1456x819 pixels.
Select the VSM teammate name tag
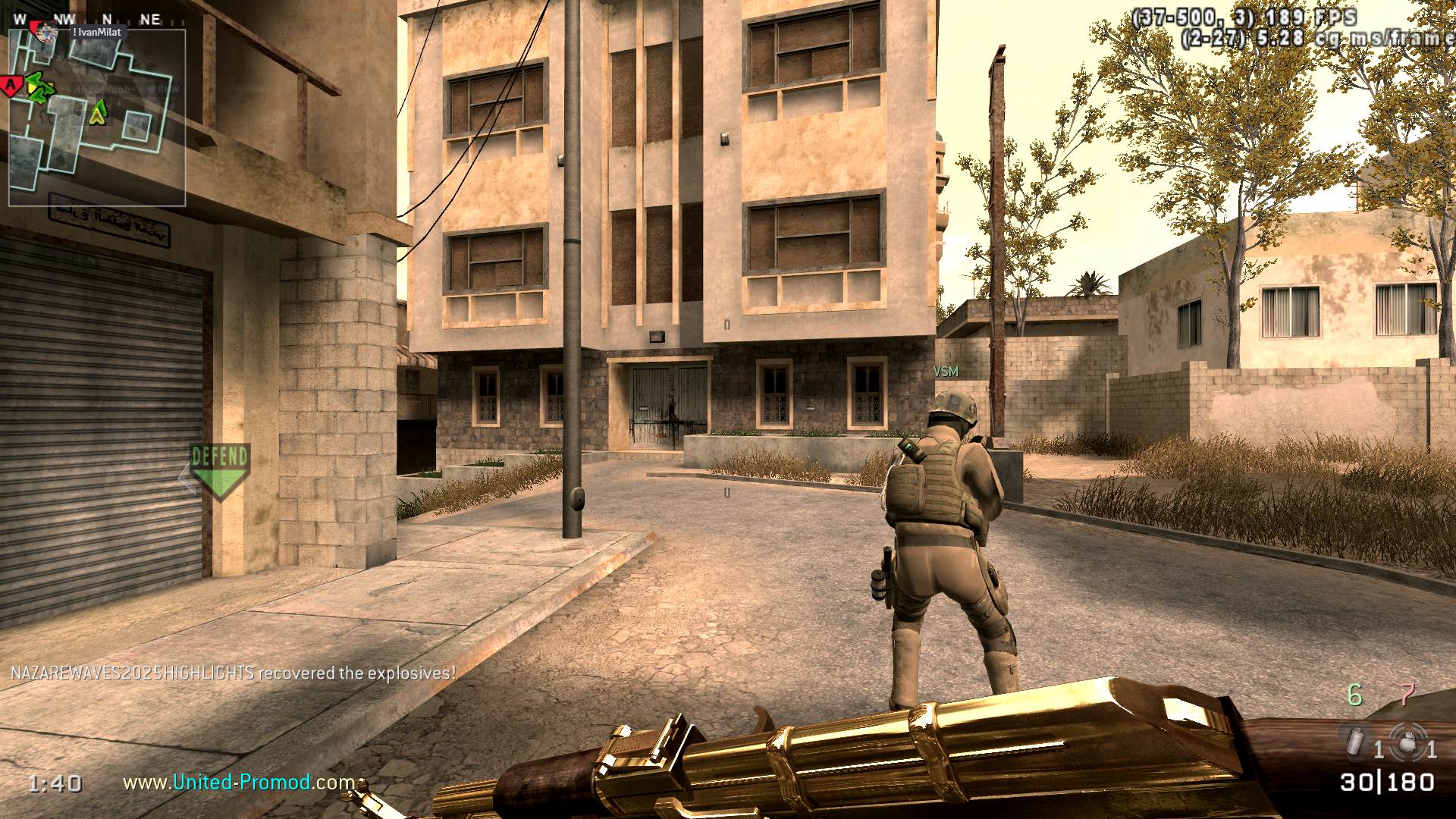point(946,372)
